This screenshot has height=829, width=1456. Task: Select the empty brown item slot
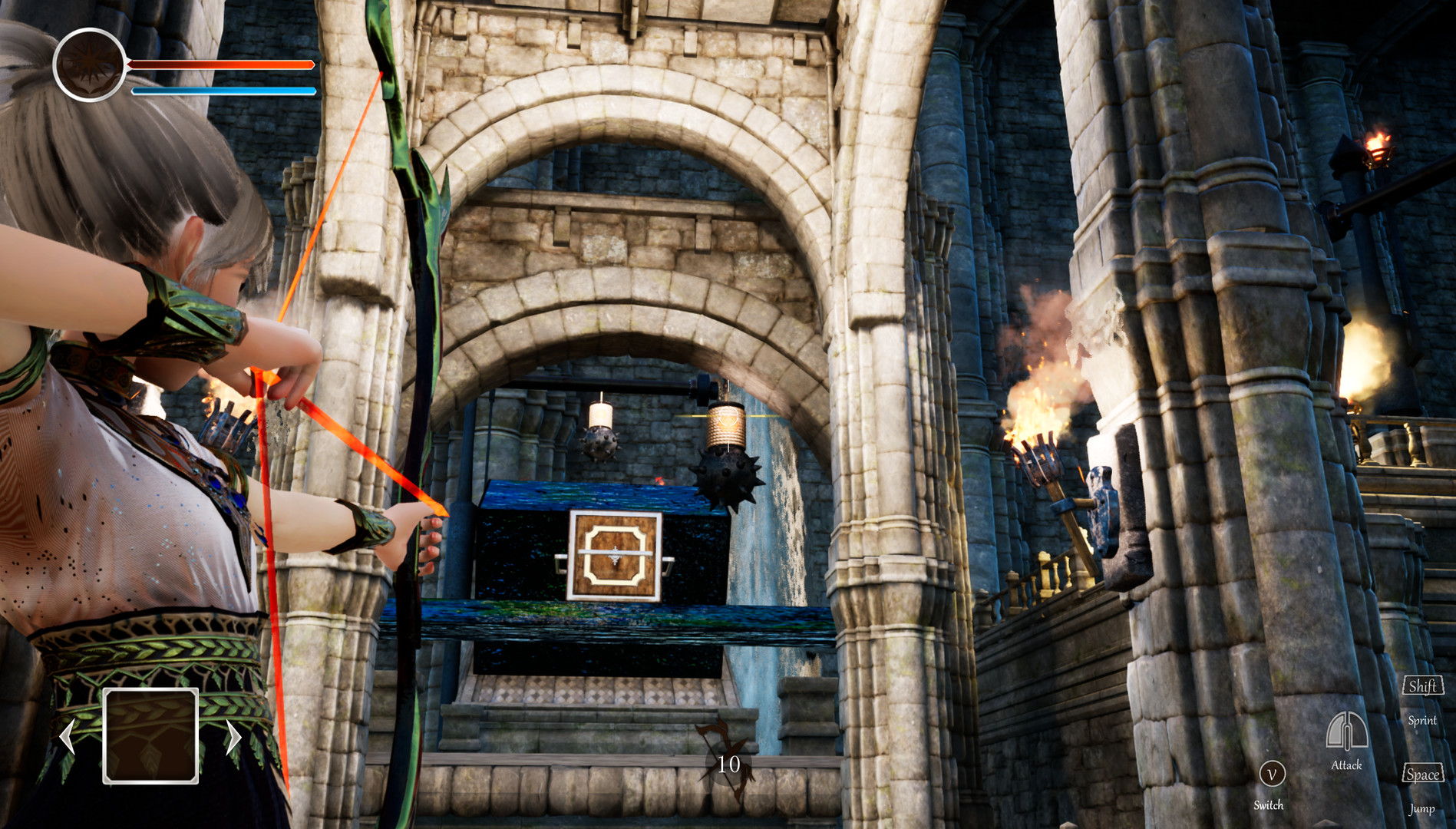(150, 735)
